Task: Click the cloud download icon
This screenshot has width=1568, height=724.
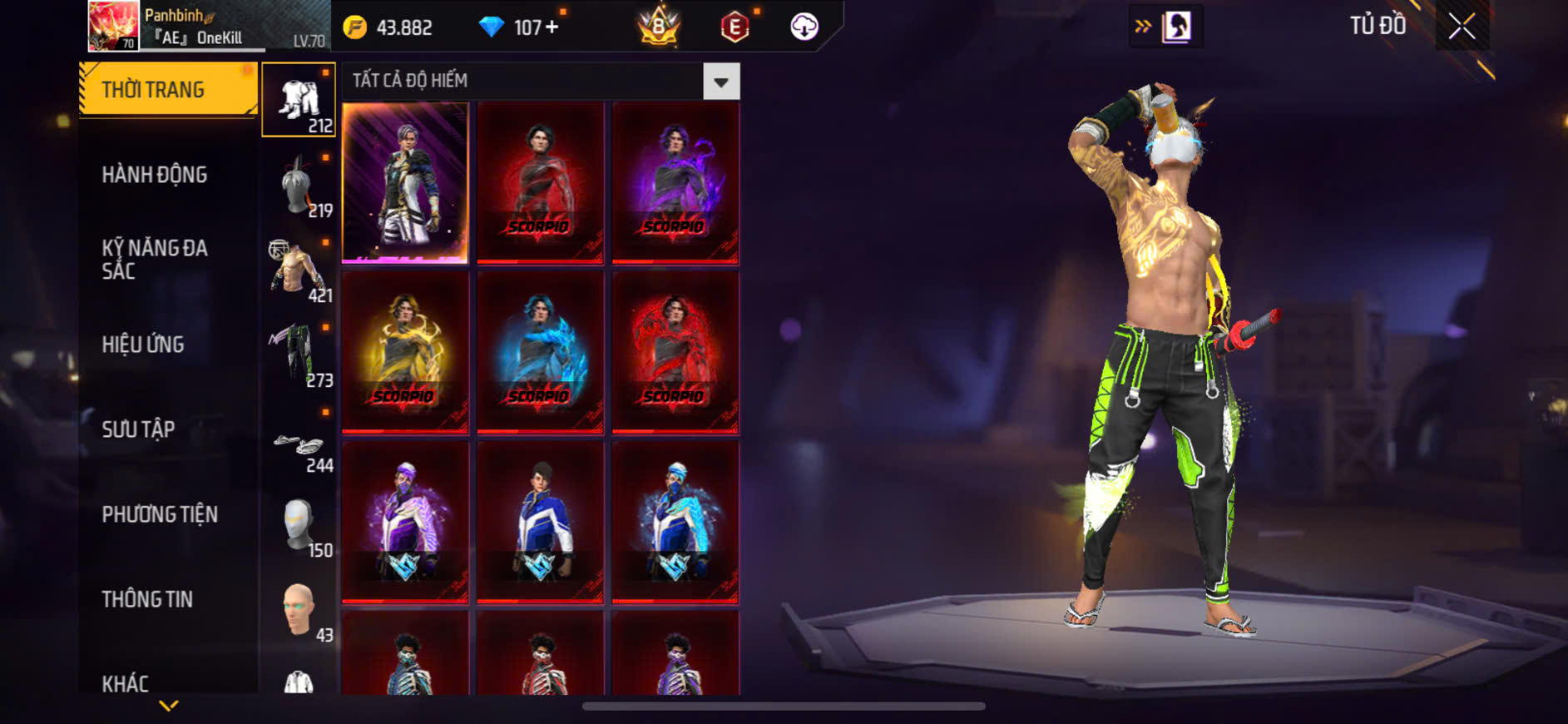Action: 804,27
